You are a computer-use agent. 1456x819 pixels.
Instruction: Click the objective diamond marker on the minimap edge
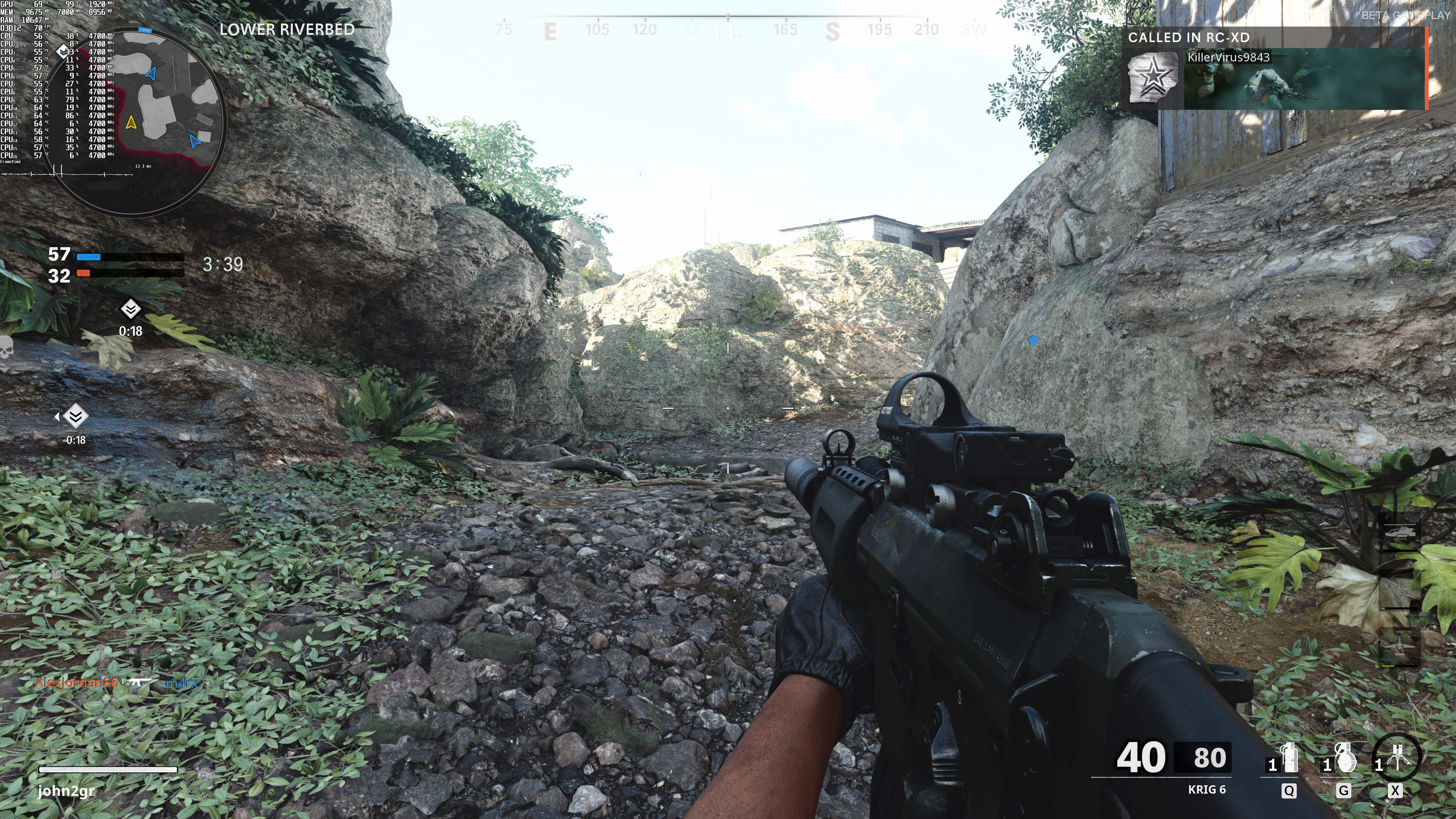(x=63, y=52)
